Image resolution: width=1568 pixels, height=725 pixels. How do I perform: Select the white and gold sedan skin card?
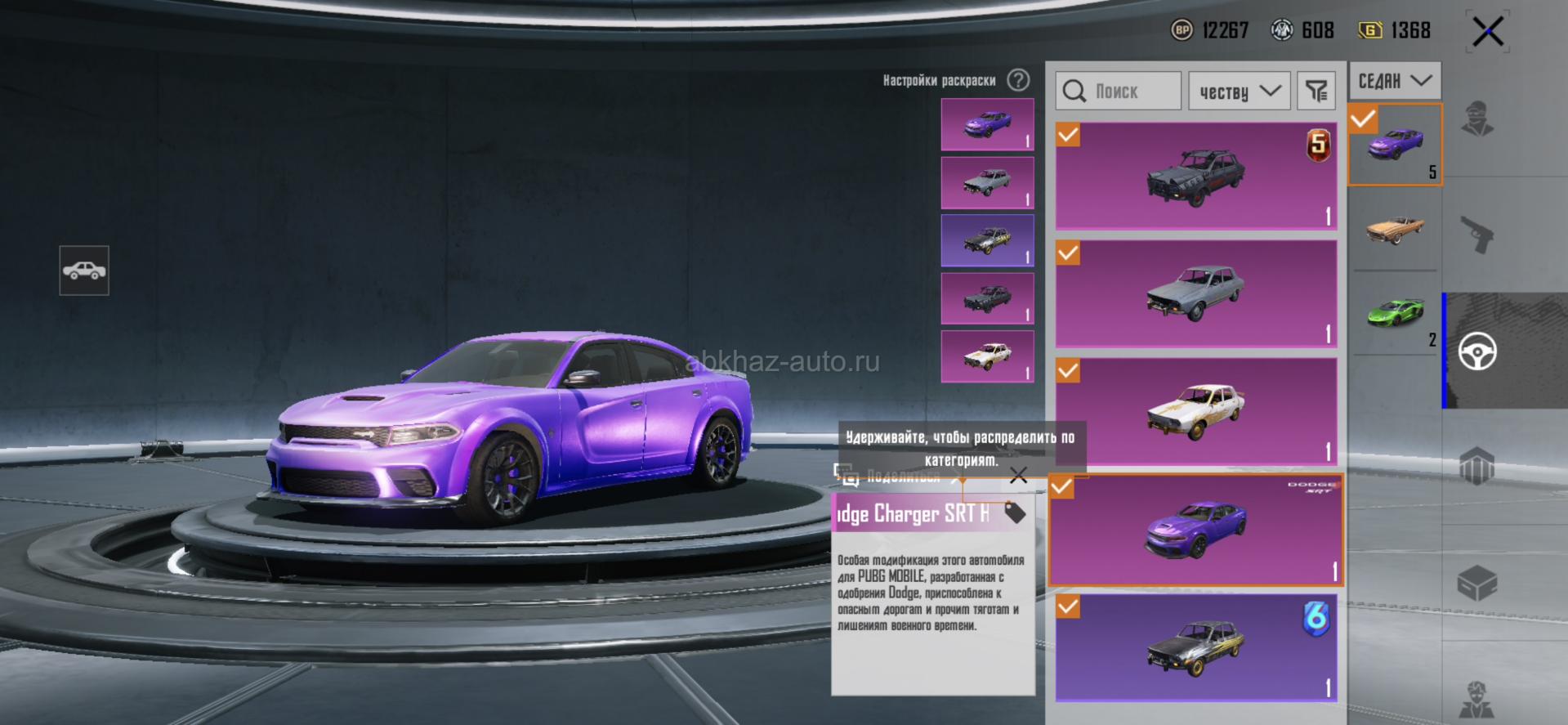[1196, 410]
